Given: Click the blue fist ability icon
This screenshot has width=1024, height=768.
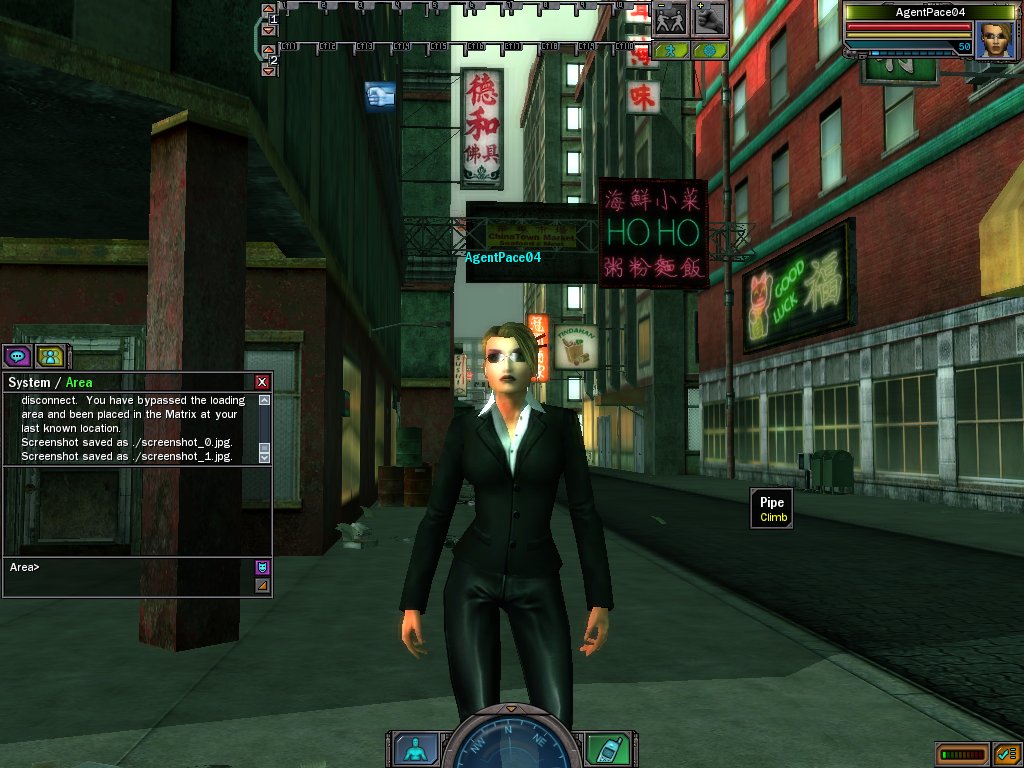Looking at the screenshot, I should pyautogui.click(x=380, y=96).
